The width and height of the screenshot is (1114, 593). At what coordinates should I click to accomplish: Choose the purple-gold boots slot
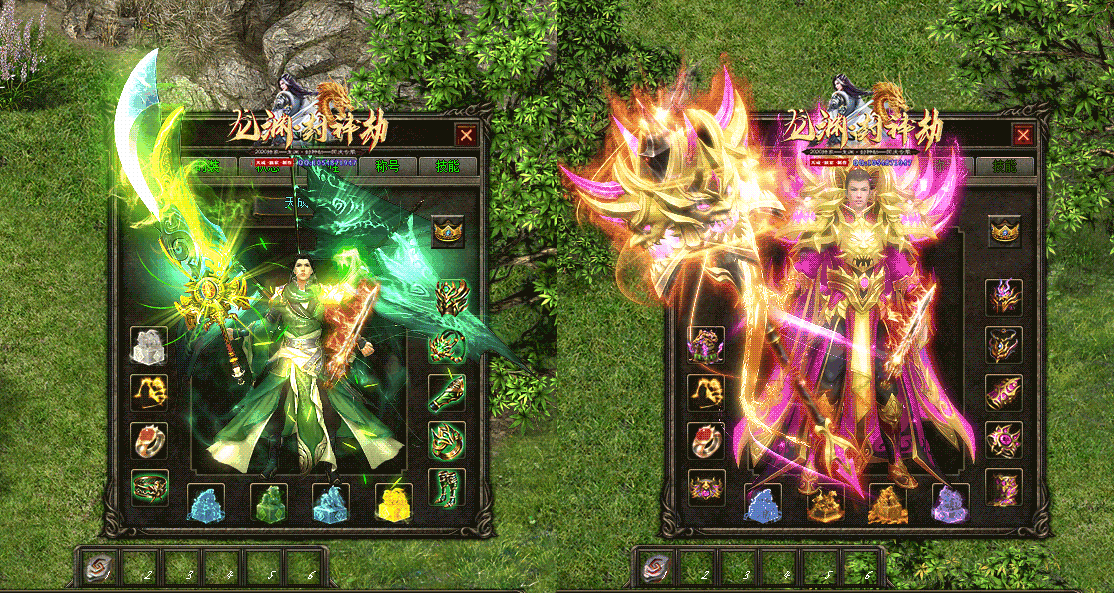point(1004,486)
